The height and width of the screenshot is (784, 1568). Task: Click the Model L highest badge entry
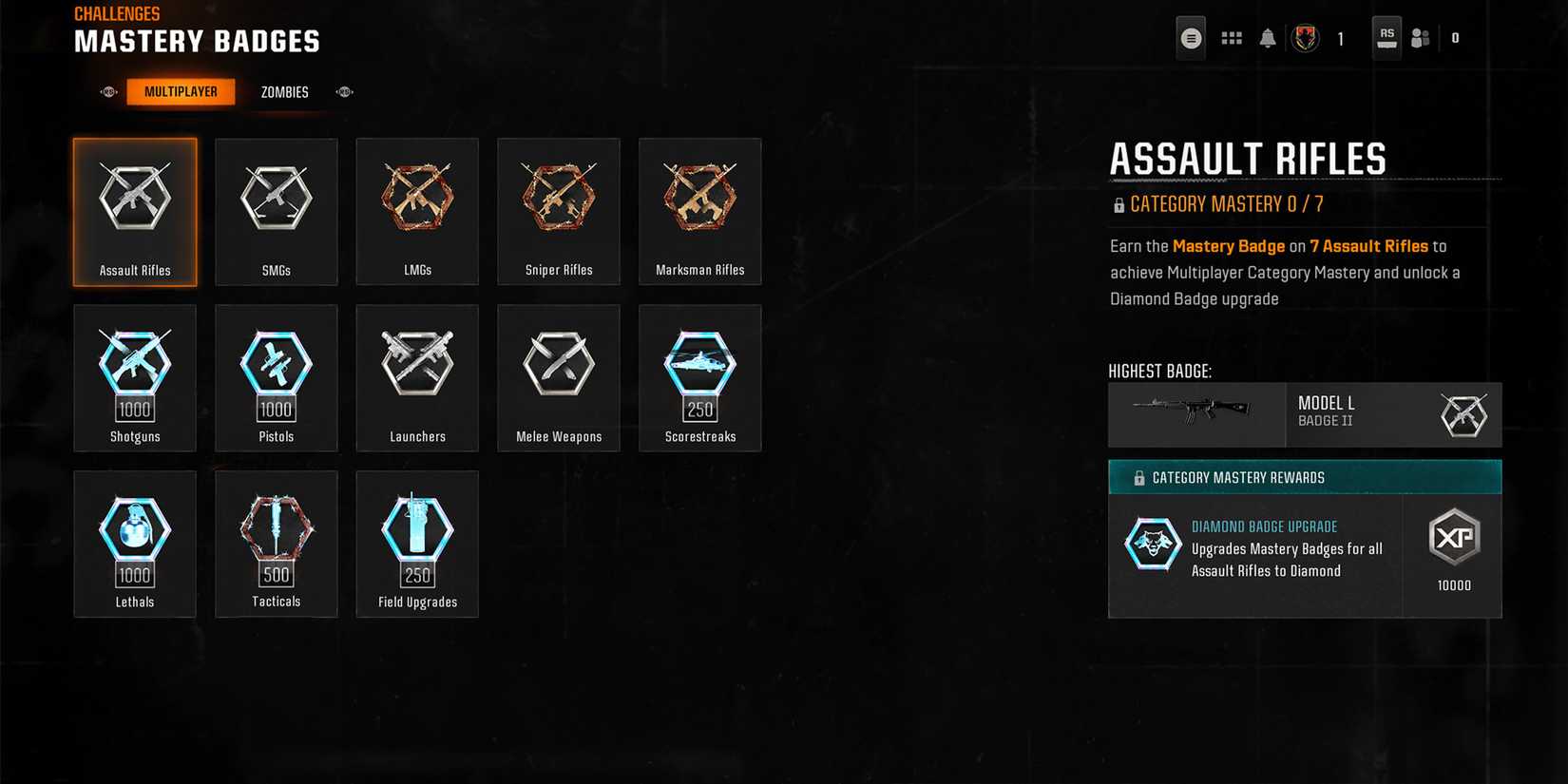(1305, 414)
